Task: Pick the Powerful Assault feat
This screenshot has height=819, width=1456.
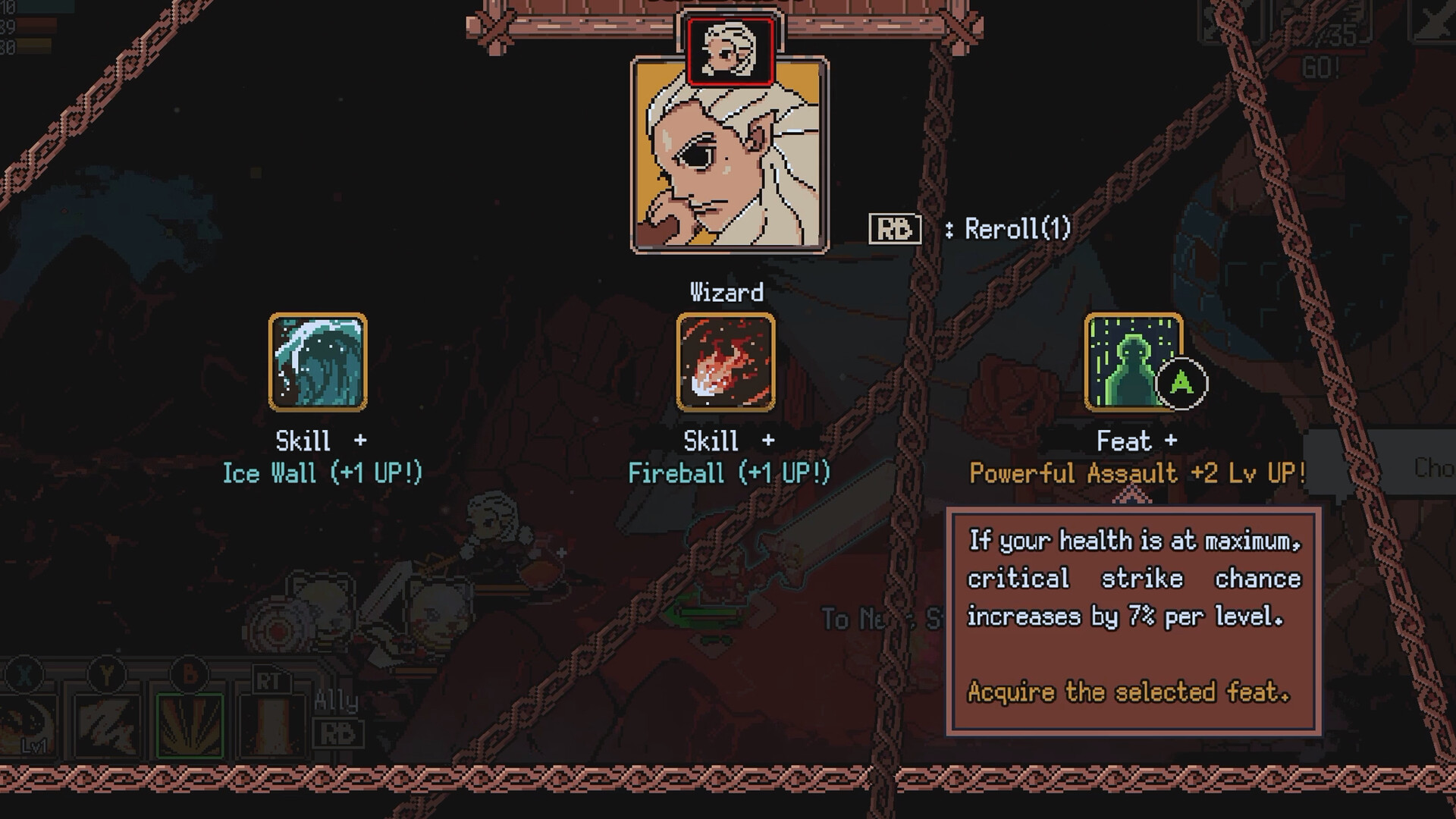Action: pos(1133,362)
